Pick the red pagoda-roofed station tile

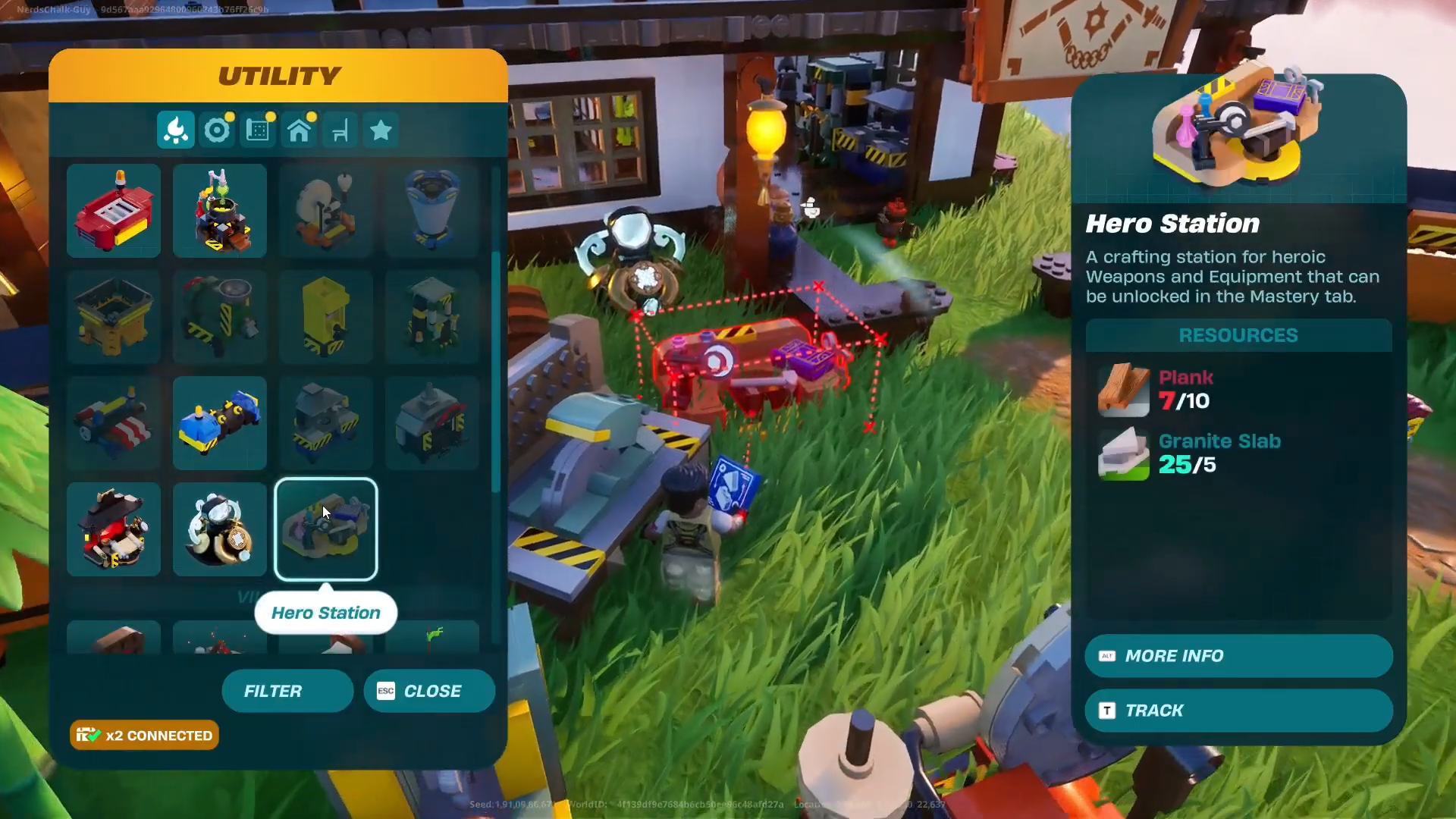(114, 529)
